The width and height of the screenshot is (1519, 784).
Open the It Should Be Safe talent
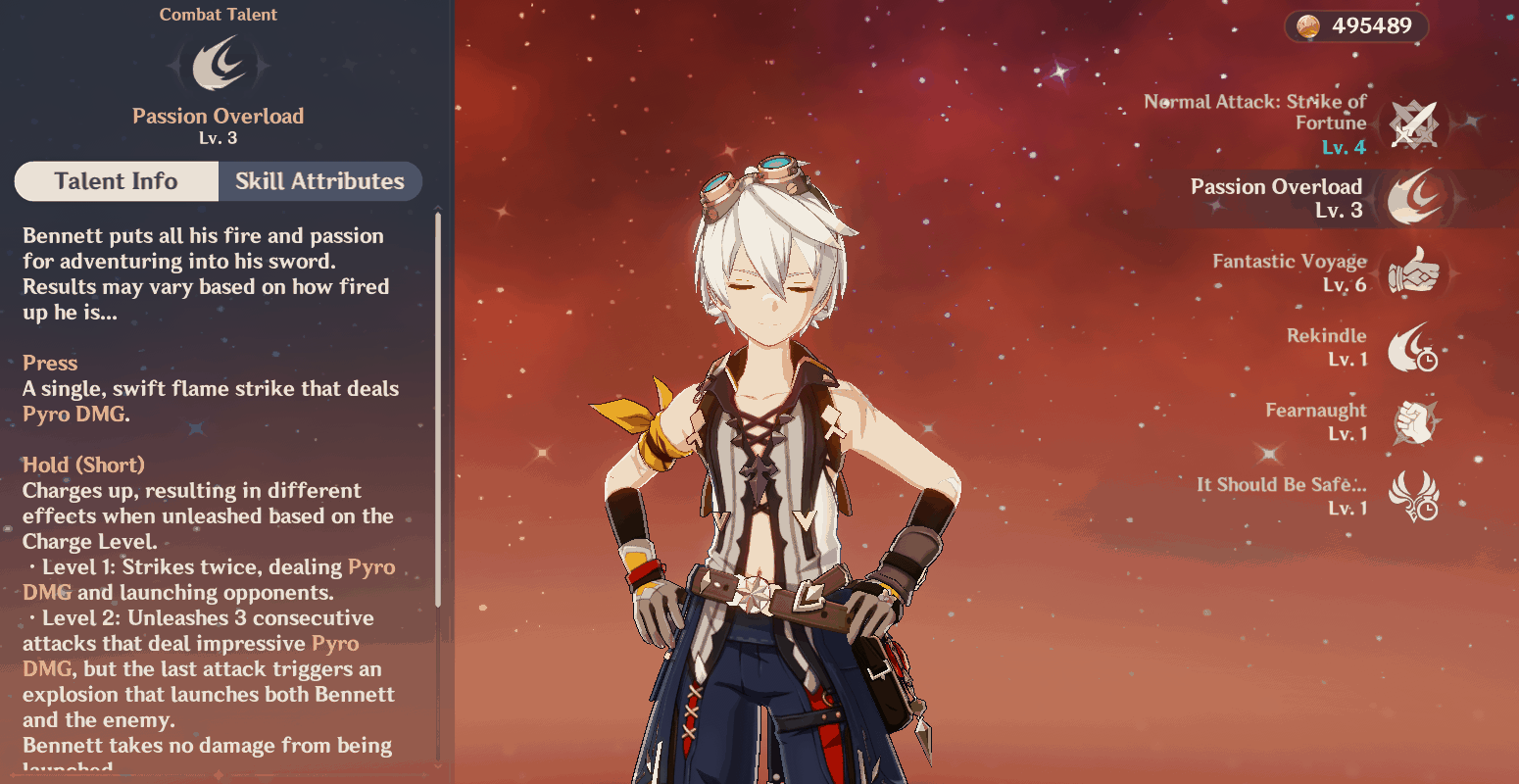point(1413,496)
